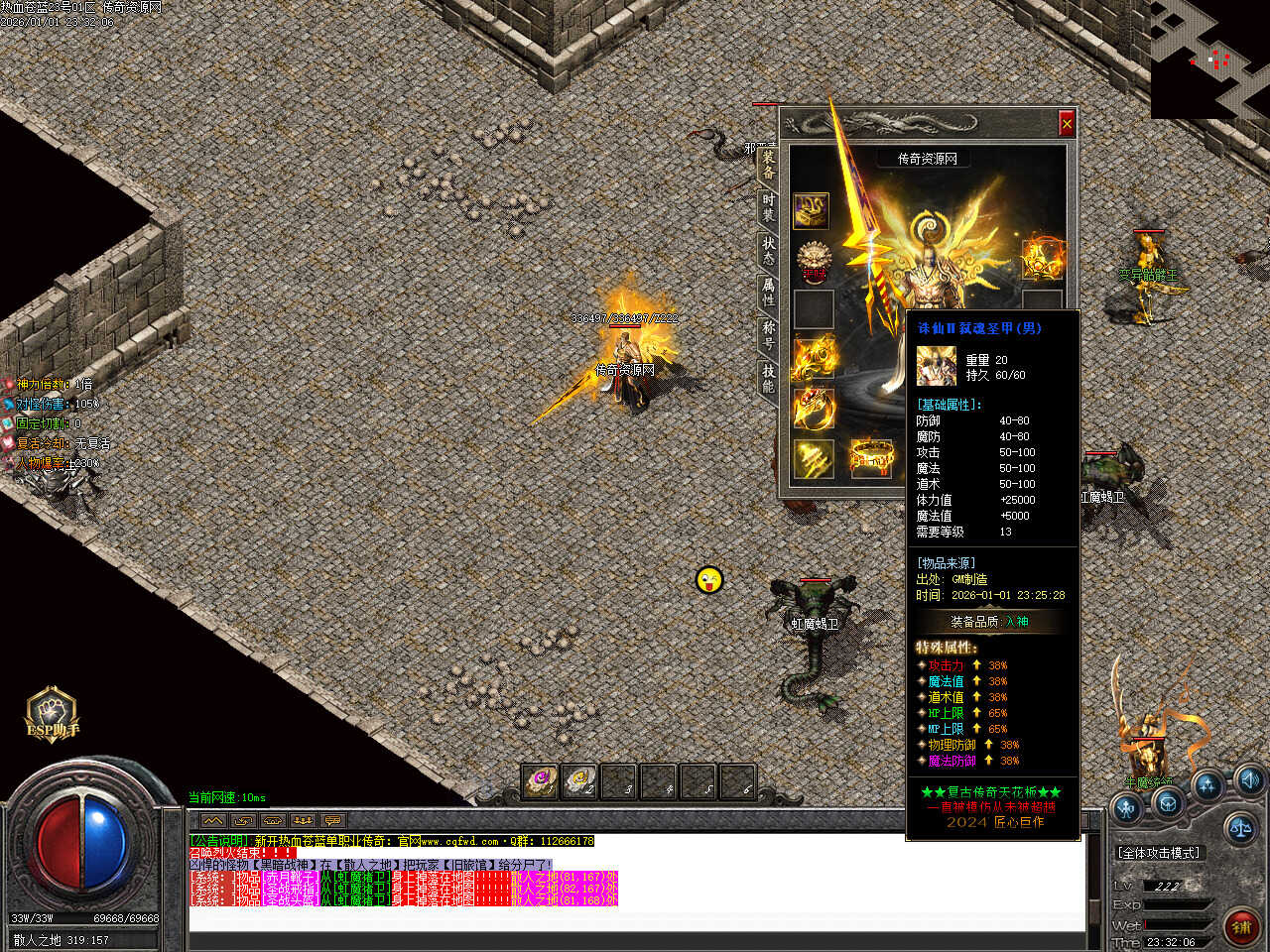Select the 装备 equipment tab
This screenshot has height=952, width=1270.
point(768,165)
